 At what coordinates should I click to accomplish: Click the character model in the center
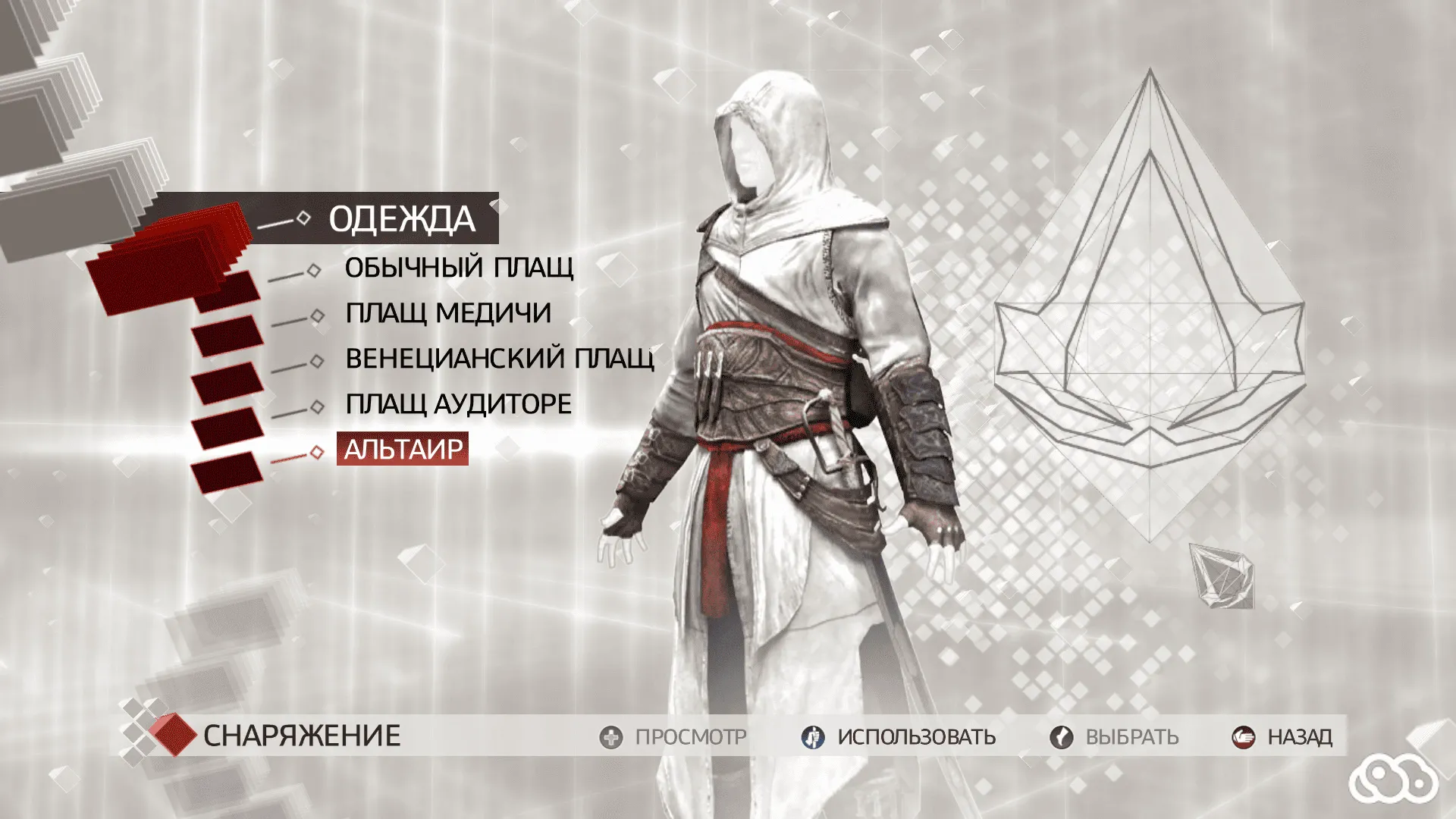point(781,379)
